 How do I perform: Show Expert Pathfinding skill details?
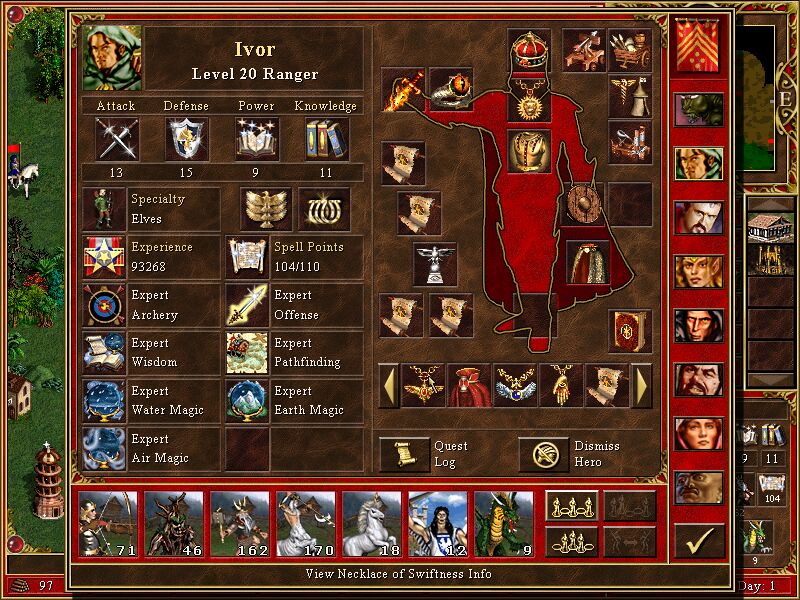[246, 353]
